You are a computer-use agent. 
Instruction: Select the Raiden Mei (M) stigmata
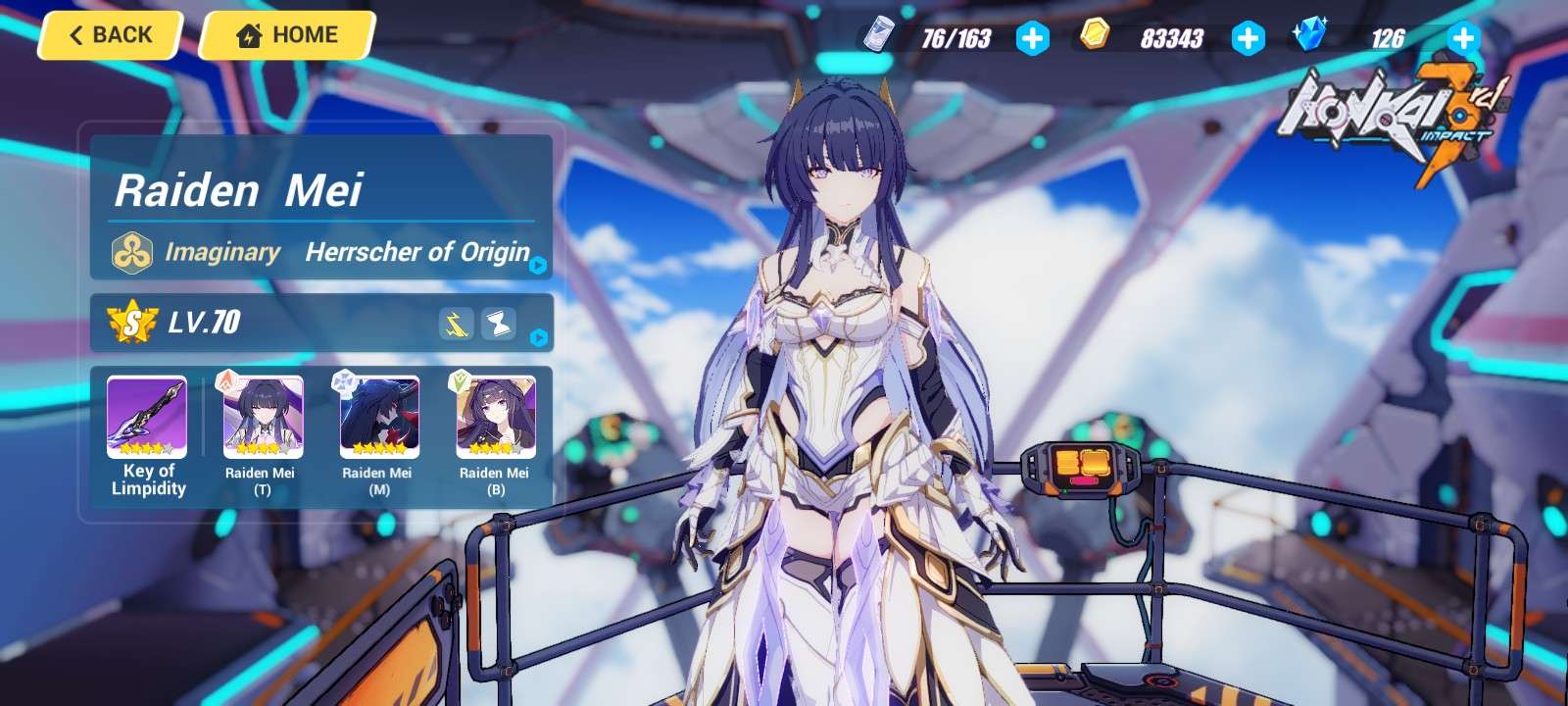[x=379, y=419]
